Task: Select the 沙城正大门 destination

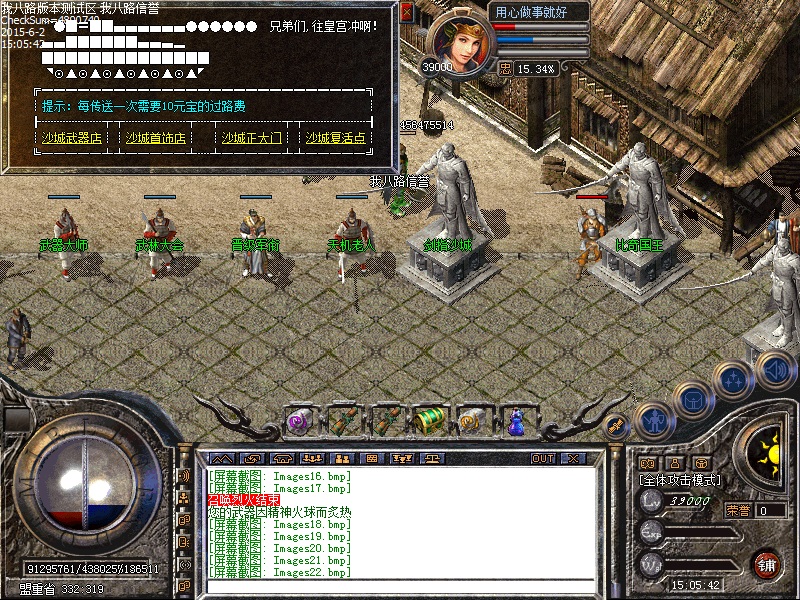Action: click(x=251, y=138)
